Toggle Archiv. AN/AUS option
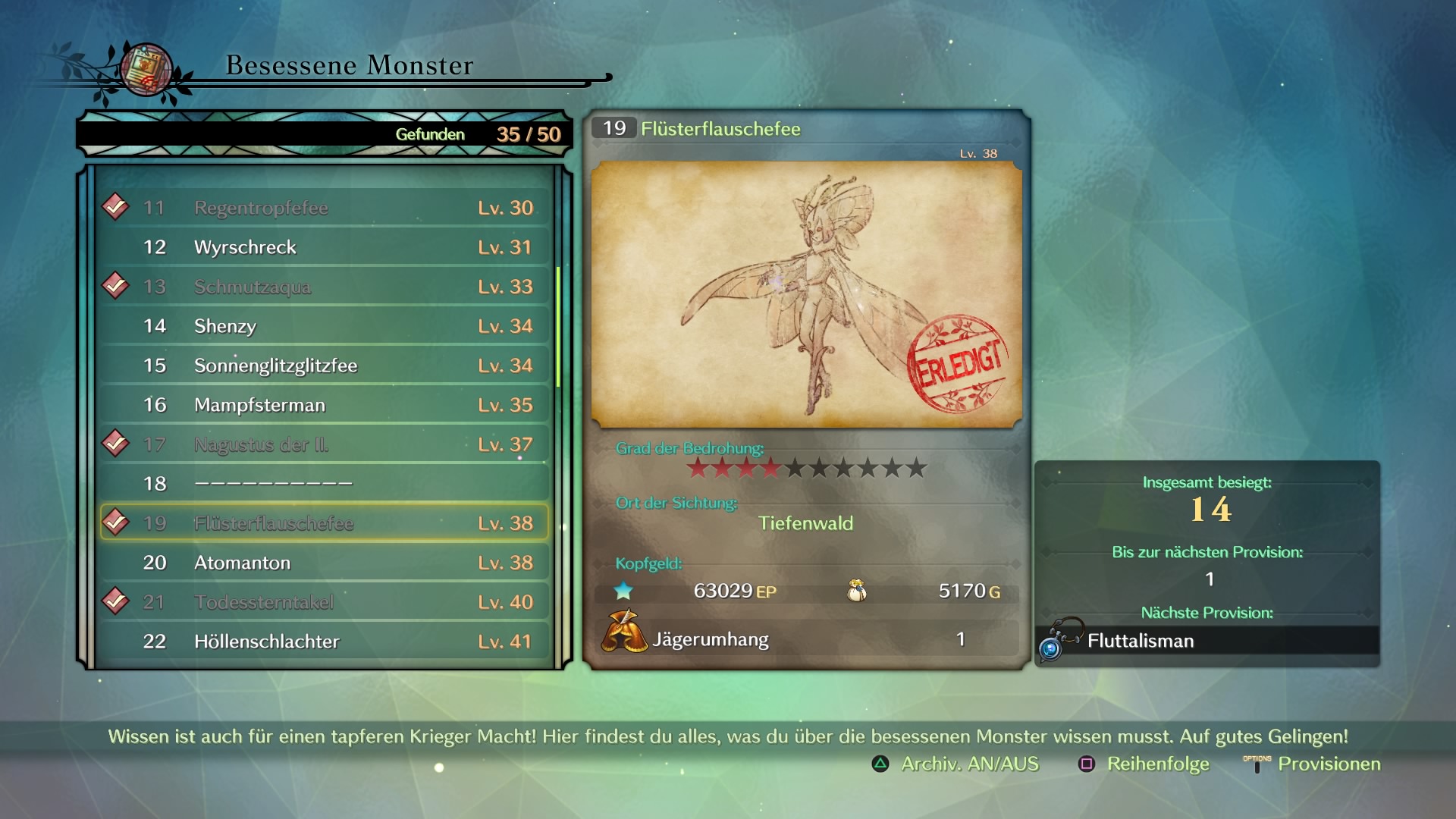The width and height of the screenshot is (1456, 819). (x=955, y=764)
